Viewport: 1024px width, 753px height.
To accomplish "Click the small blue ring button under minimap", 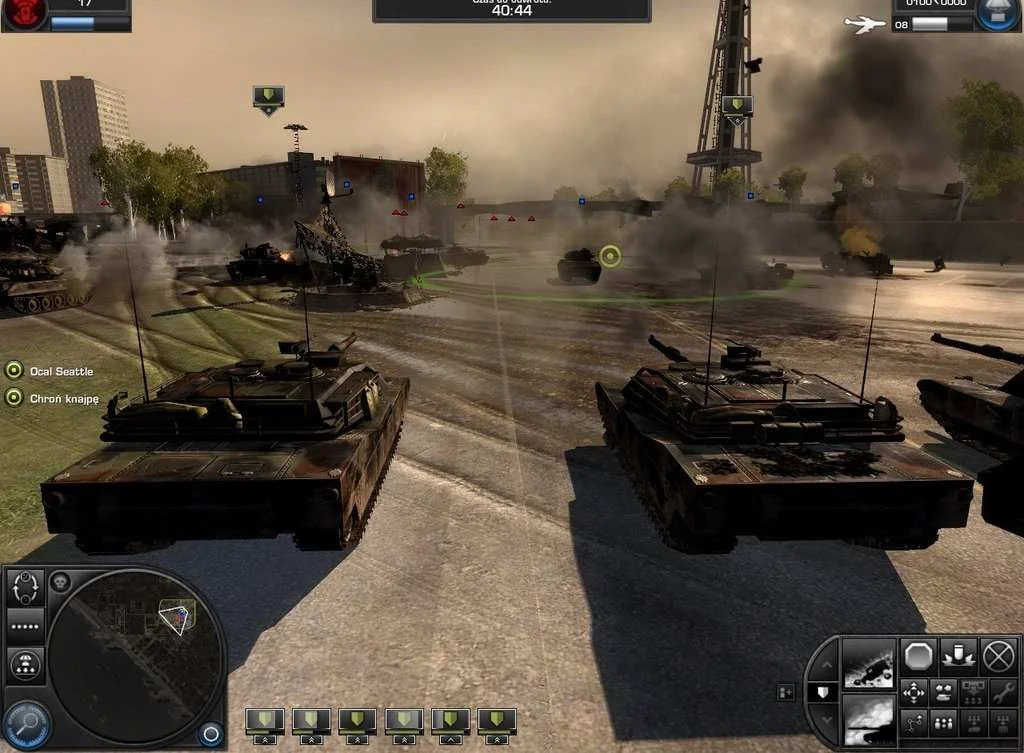I will 210,735.
